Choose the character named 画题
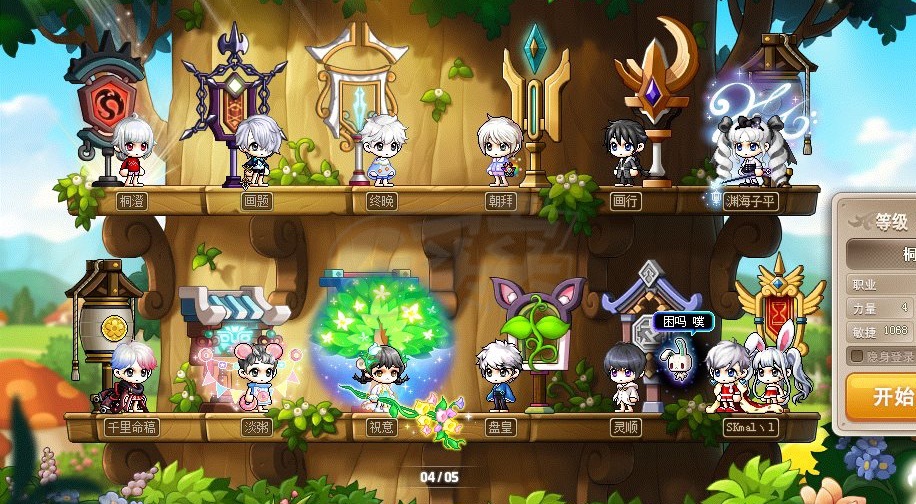916x504 pixels. tap(257, 151)
